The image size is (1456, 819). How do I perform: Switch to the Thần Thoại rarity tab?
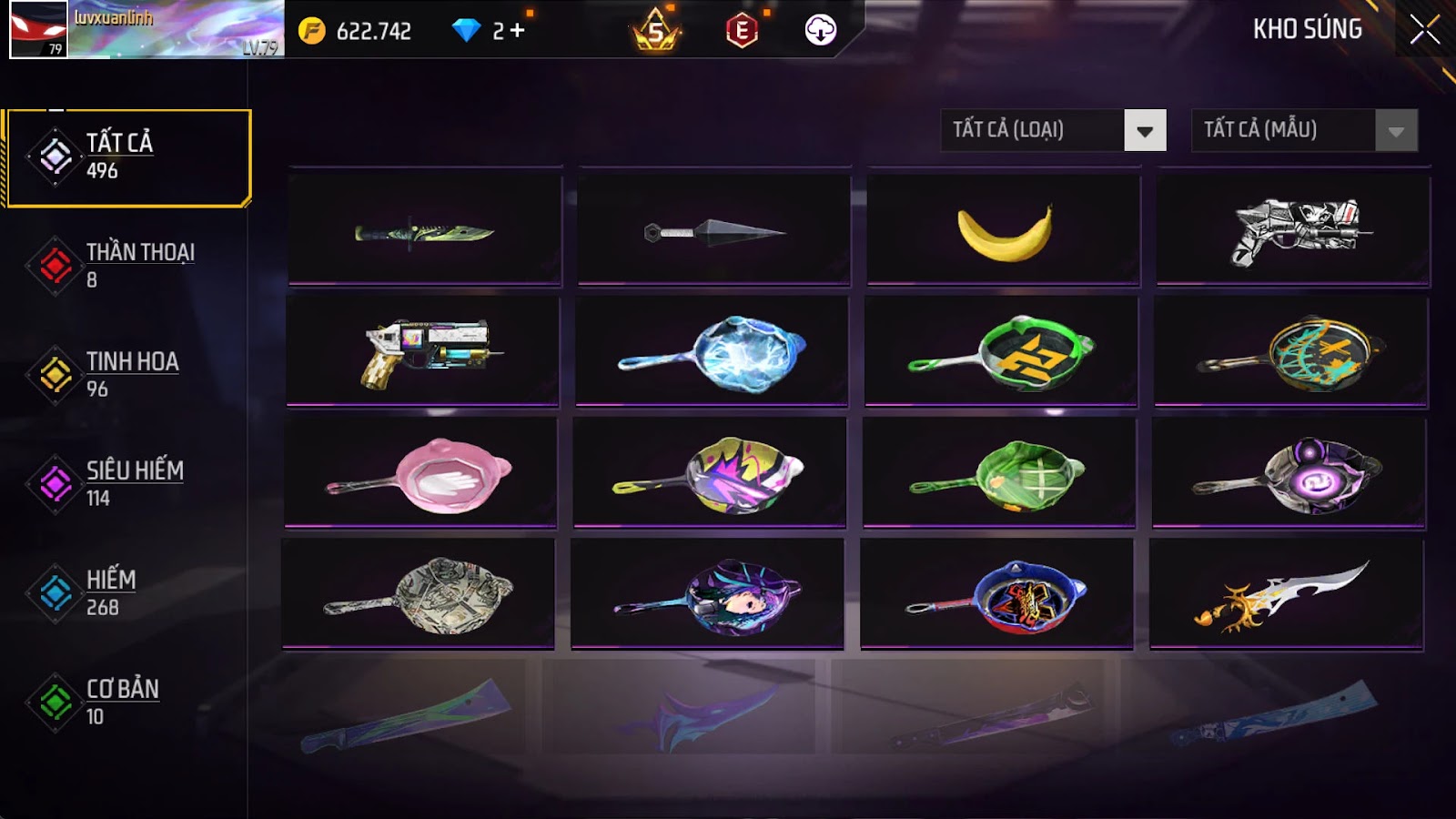[x=127, y=266]
